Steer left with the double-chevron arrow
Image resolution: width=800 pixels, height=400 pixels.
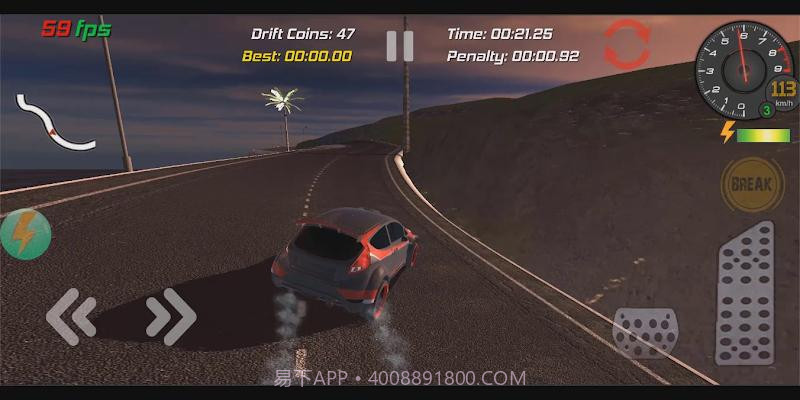pyautogui.click(x=72, y=316)
